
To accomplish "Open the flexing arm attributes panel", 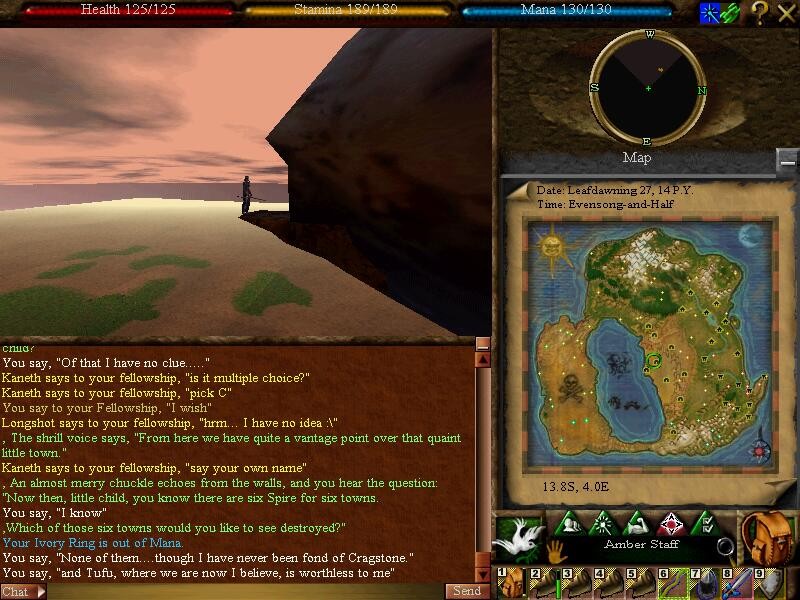I will (x=637, y=524).
